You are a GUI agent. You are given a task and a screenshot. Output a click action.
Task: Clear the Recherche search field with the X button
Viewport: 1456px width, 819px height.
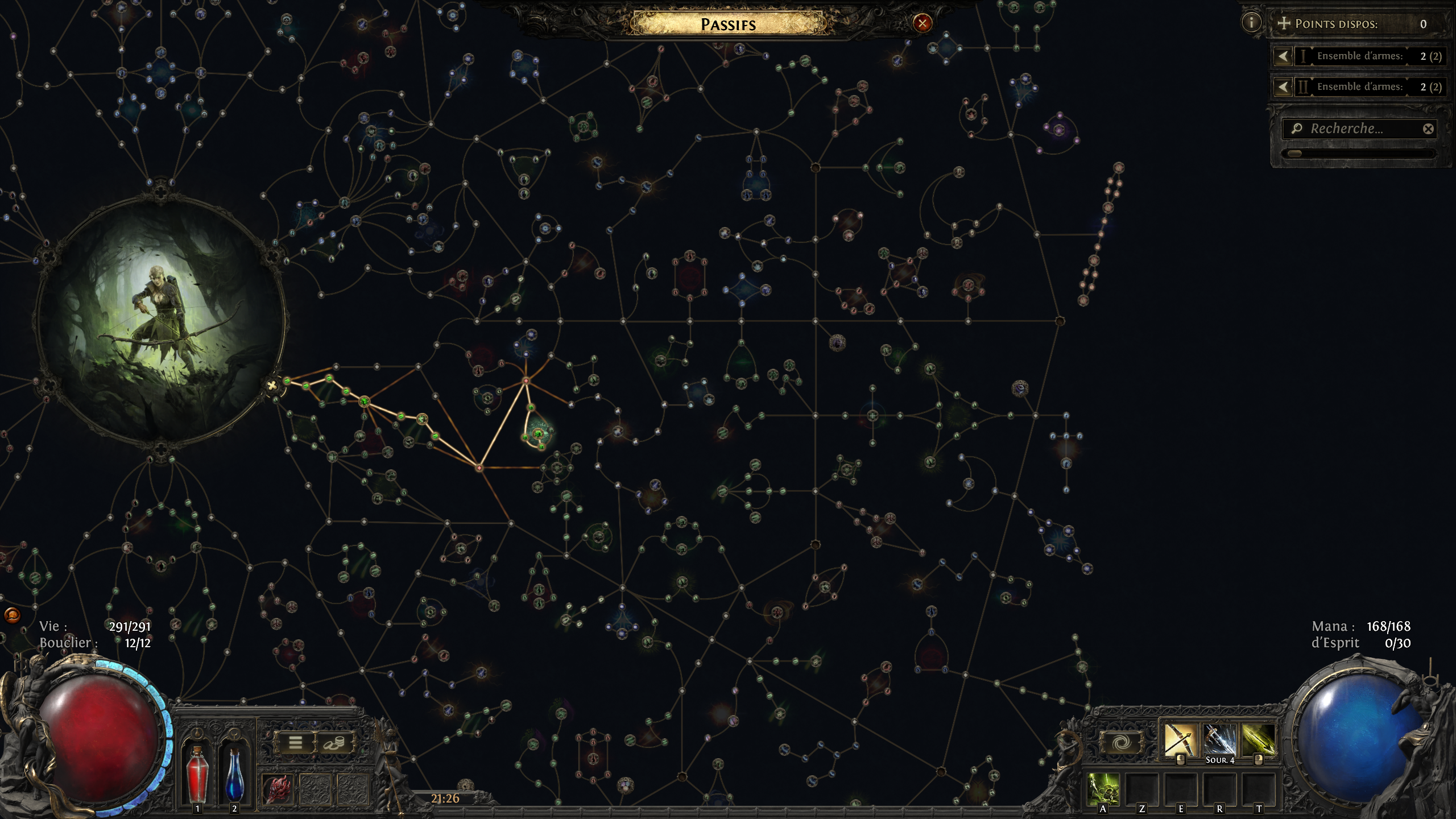1429,129
